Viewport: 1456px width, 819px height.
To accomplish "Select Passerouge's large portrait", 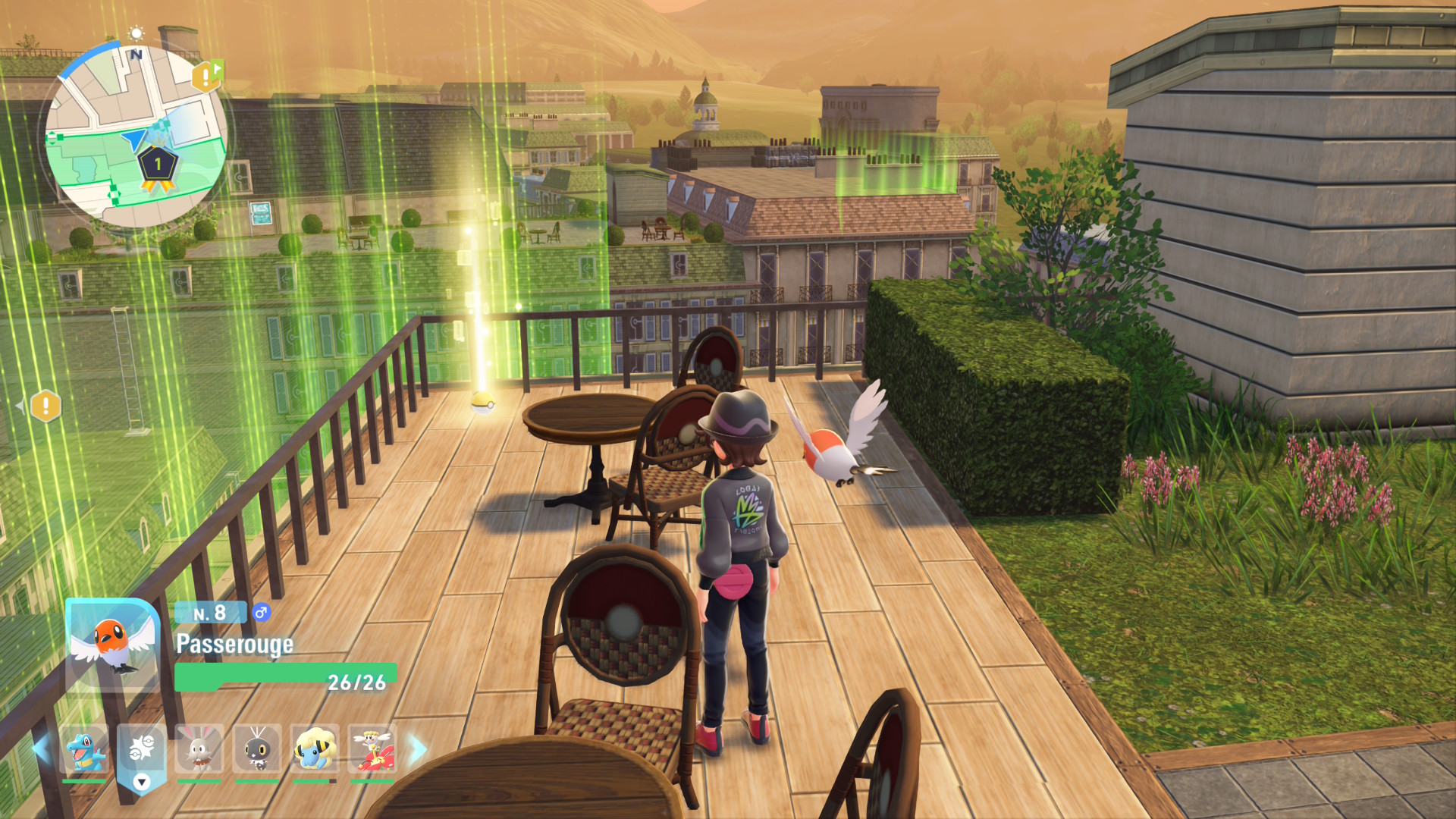I will (112, 643).
